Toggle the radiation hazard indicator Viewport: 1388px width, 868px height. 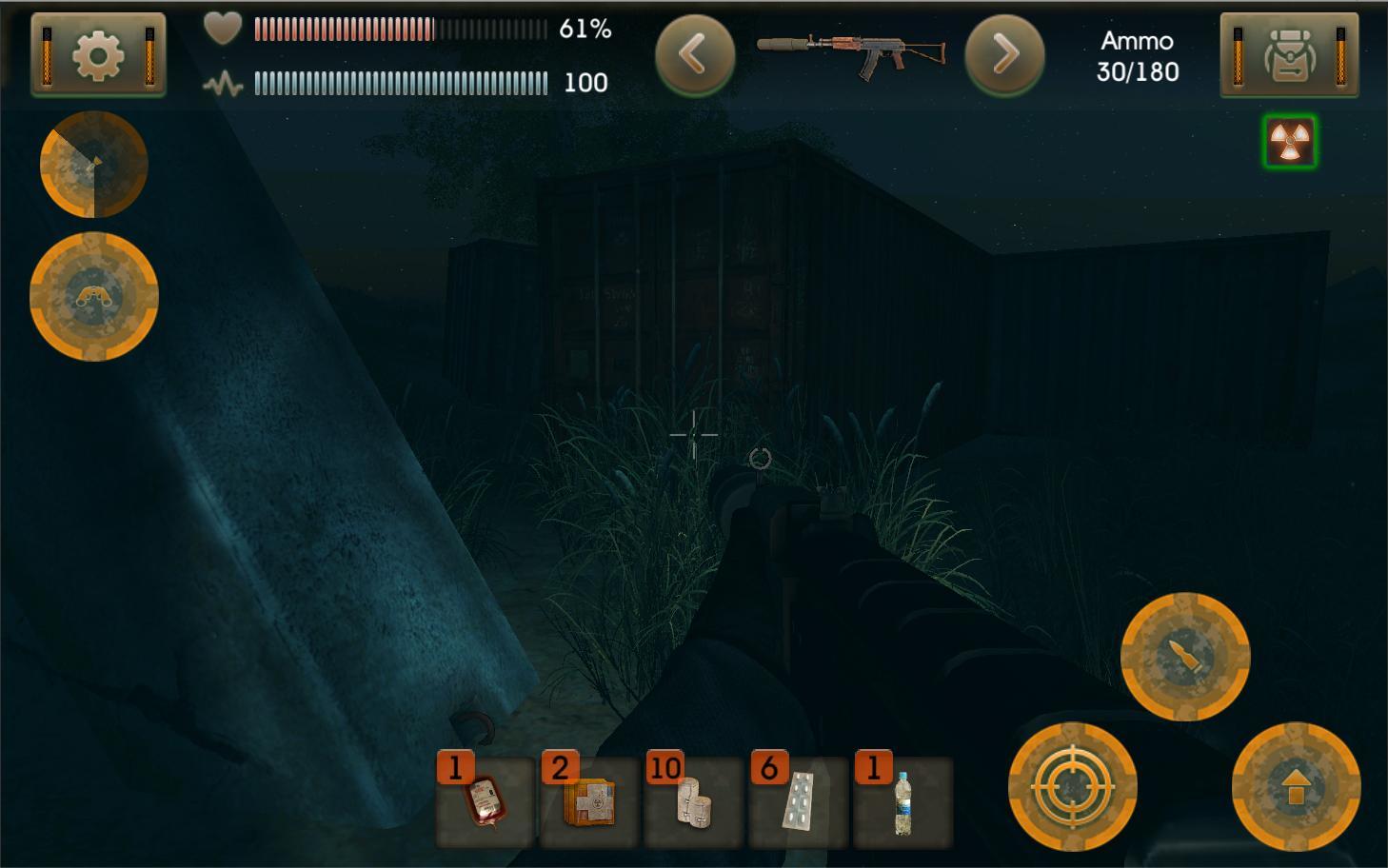pyautogui.click(x=1291, y=143)
